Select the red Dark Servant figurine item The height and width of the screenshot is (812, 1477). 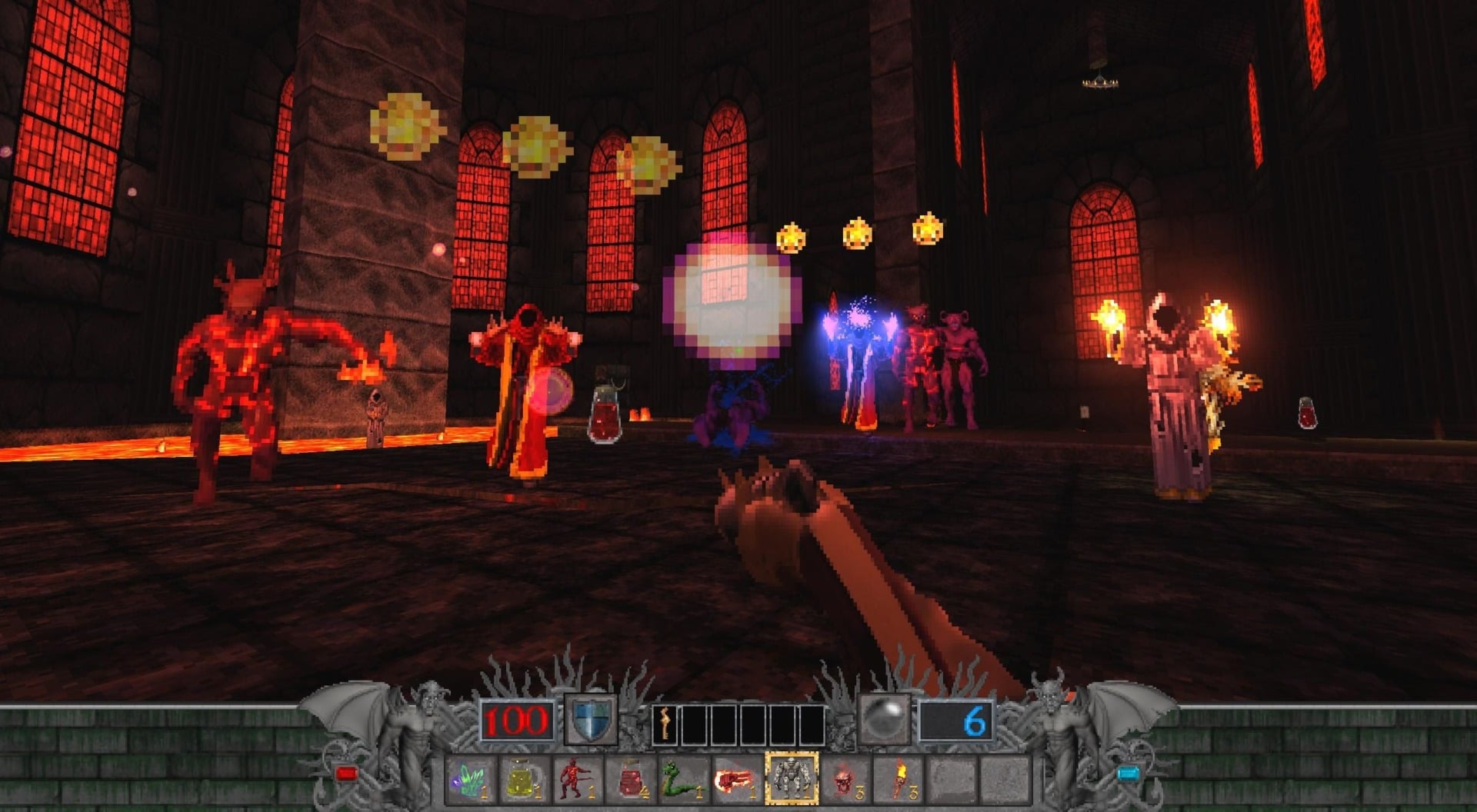coord(576,779)
